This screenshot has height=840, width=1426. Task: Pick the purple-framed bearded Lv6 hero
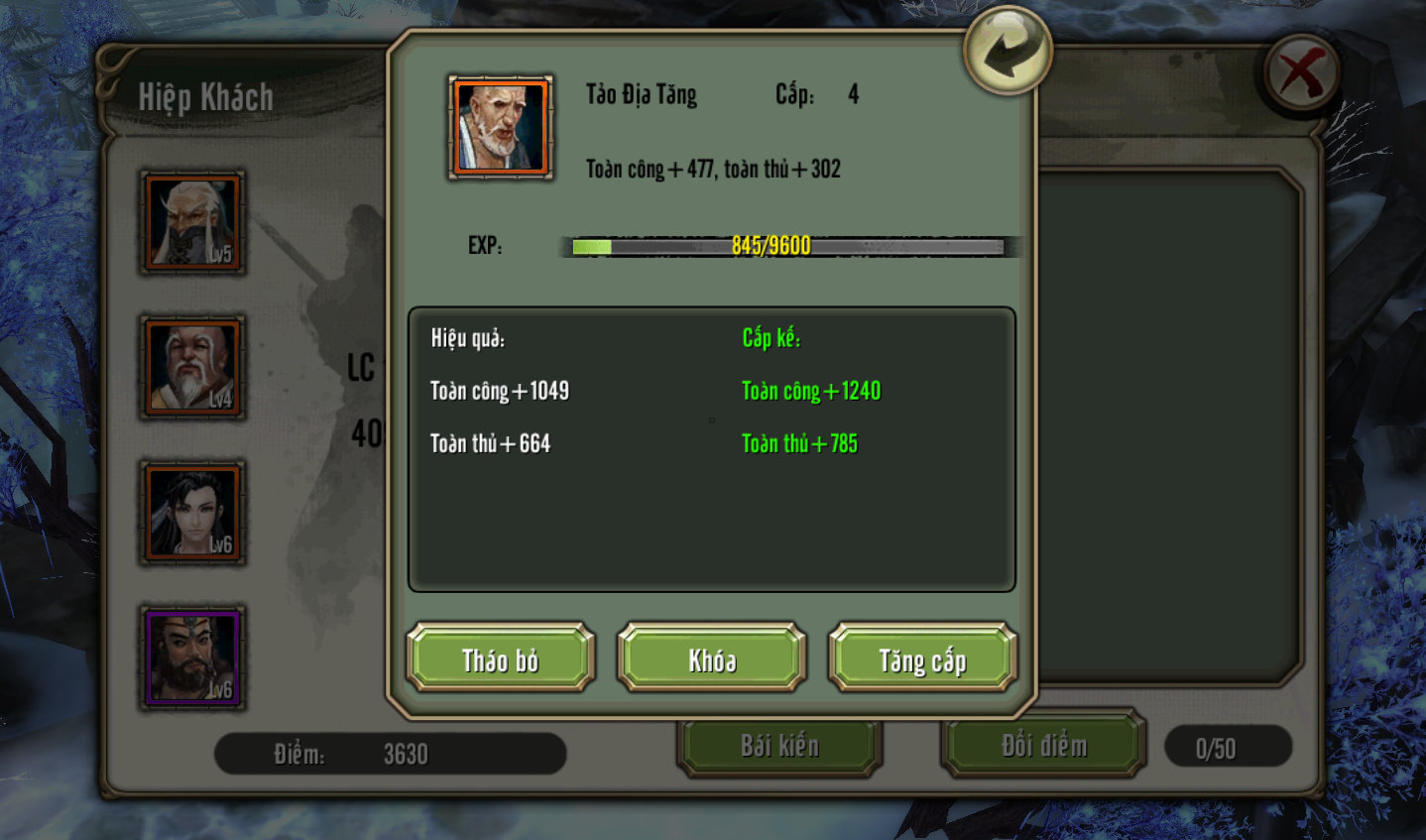[193, 658]
